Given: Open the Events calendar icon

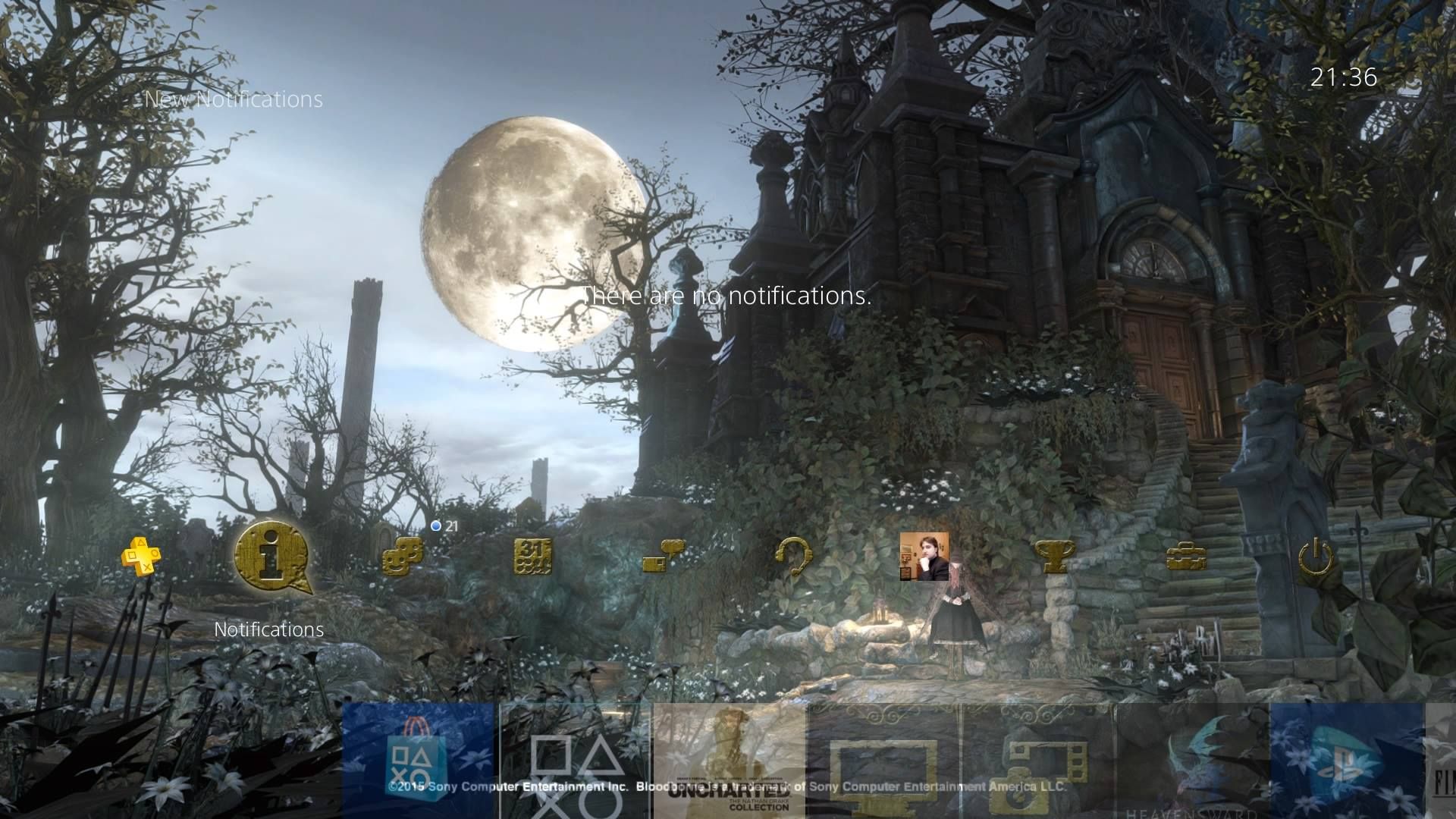Looking at the screenshot, I should (535, 557).
